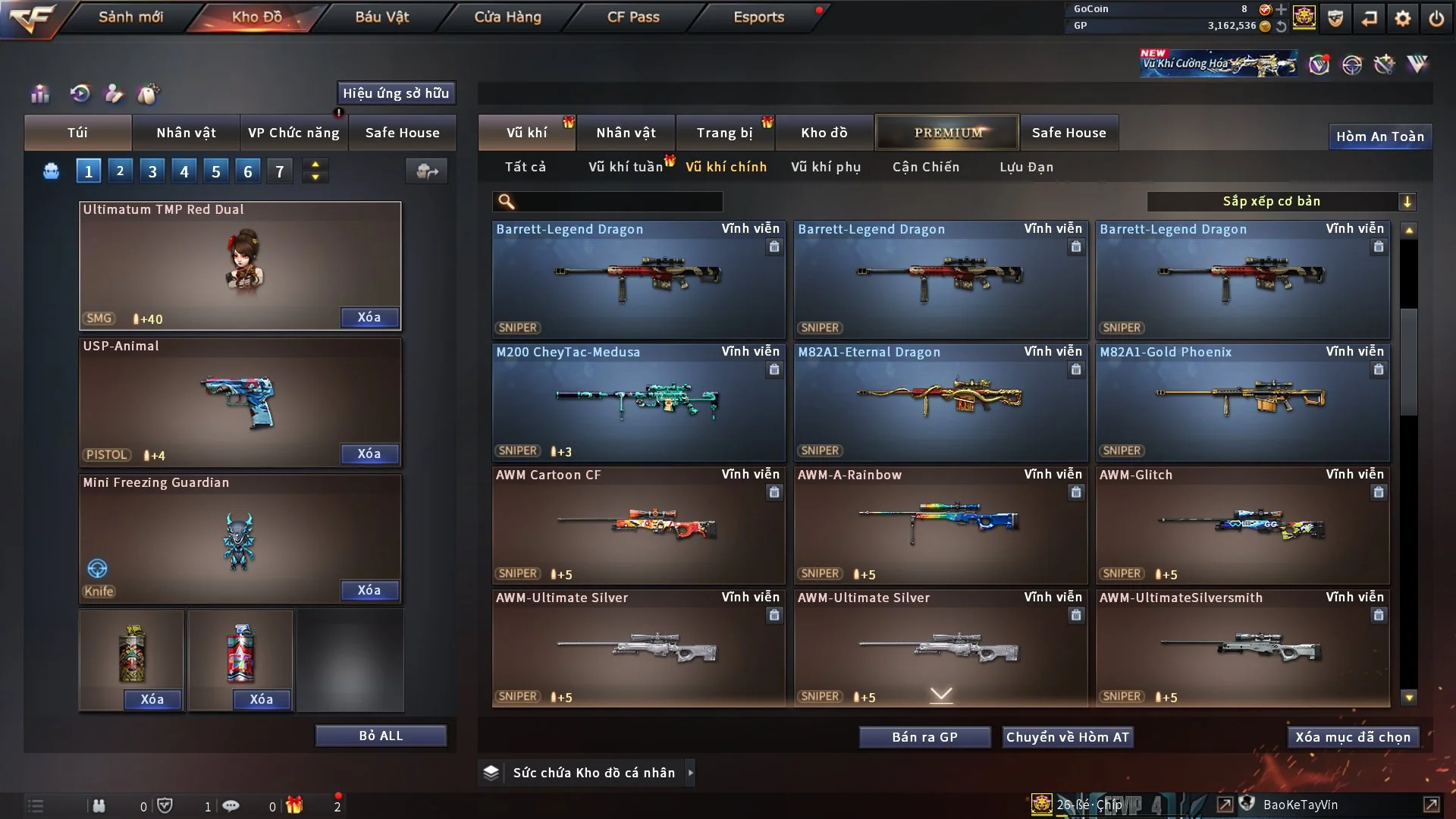The height and width of the screenshot is (819, 1456).
Task: Open the Hòm An Toàn safe box
Action: [x=1379, y=136]
